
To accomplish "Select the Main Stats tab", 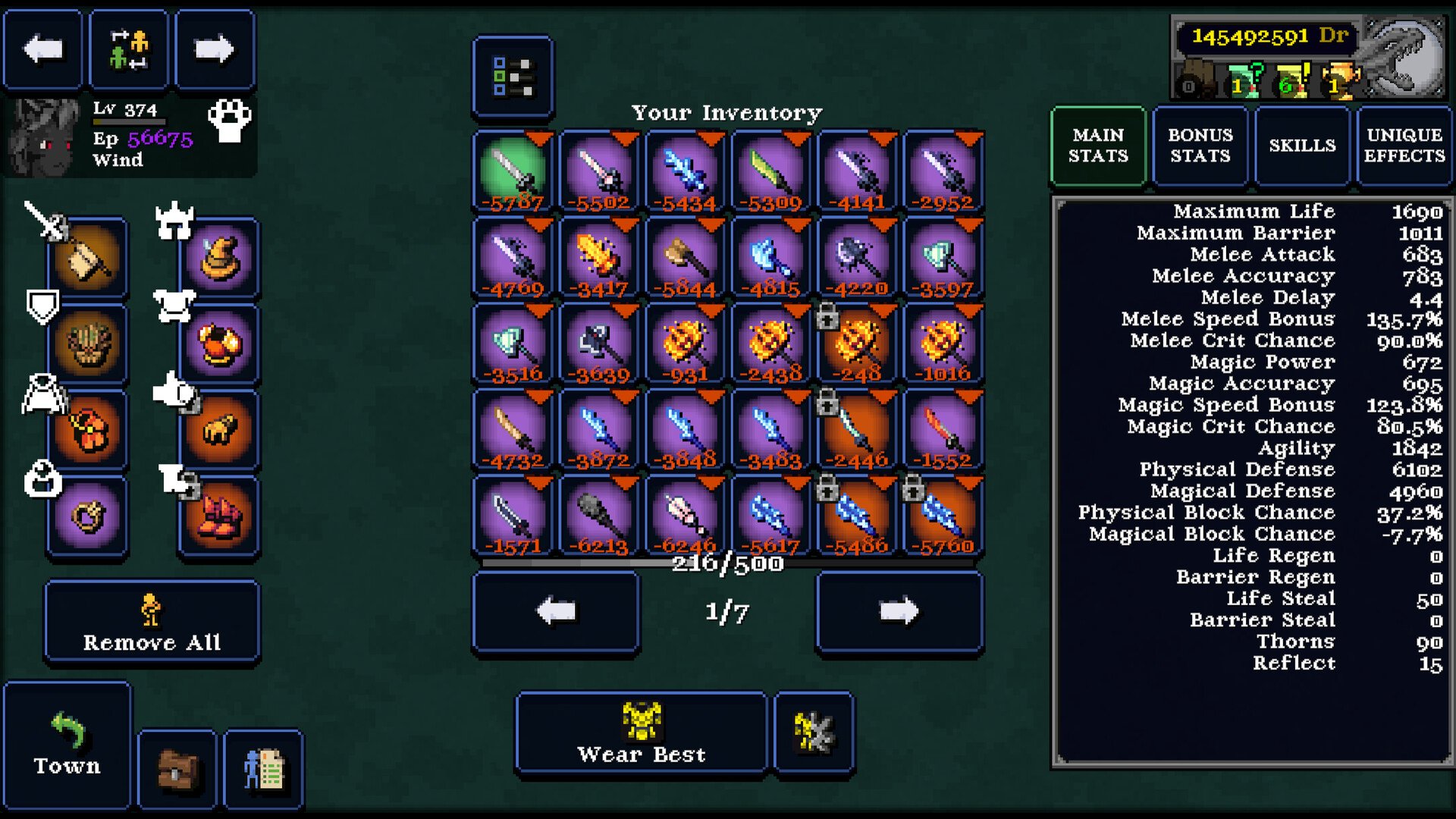I will point(1098,146).
